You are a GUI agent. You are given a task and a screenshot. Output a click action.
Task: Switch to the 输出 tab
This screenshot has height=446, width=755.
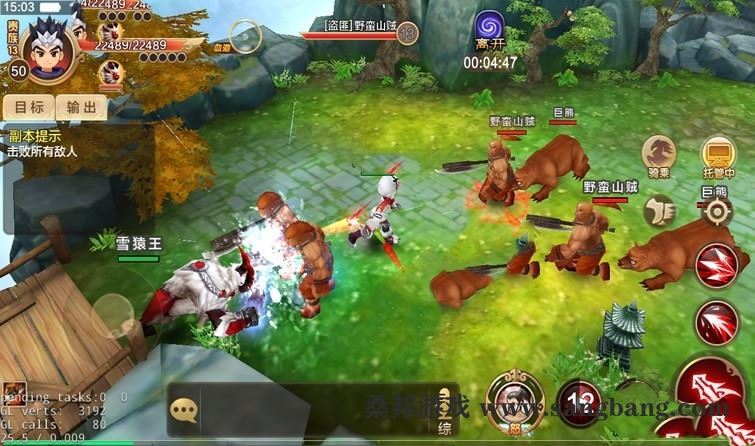pos(81,108)
